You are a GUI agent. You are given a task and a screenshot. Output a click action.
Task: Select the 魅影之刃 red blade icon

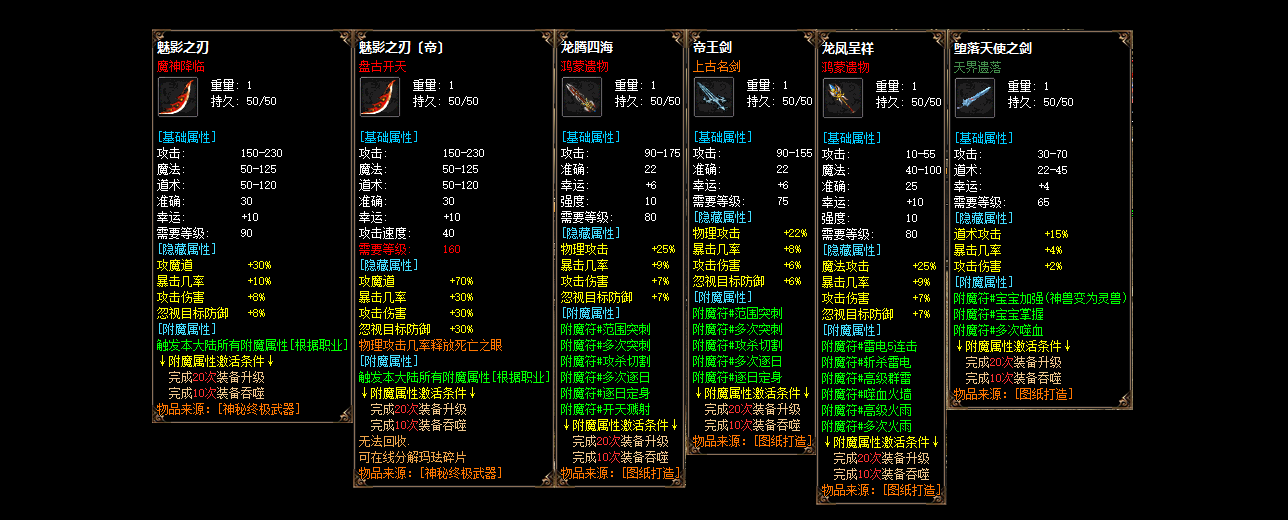tap(177, 97)
